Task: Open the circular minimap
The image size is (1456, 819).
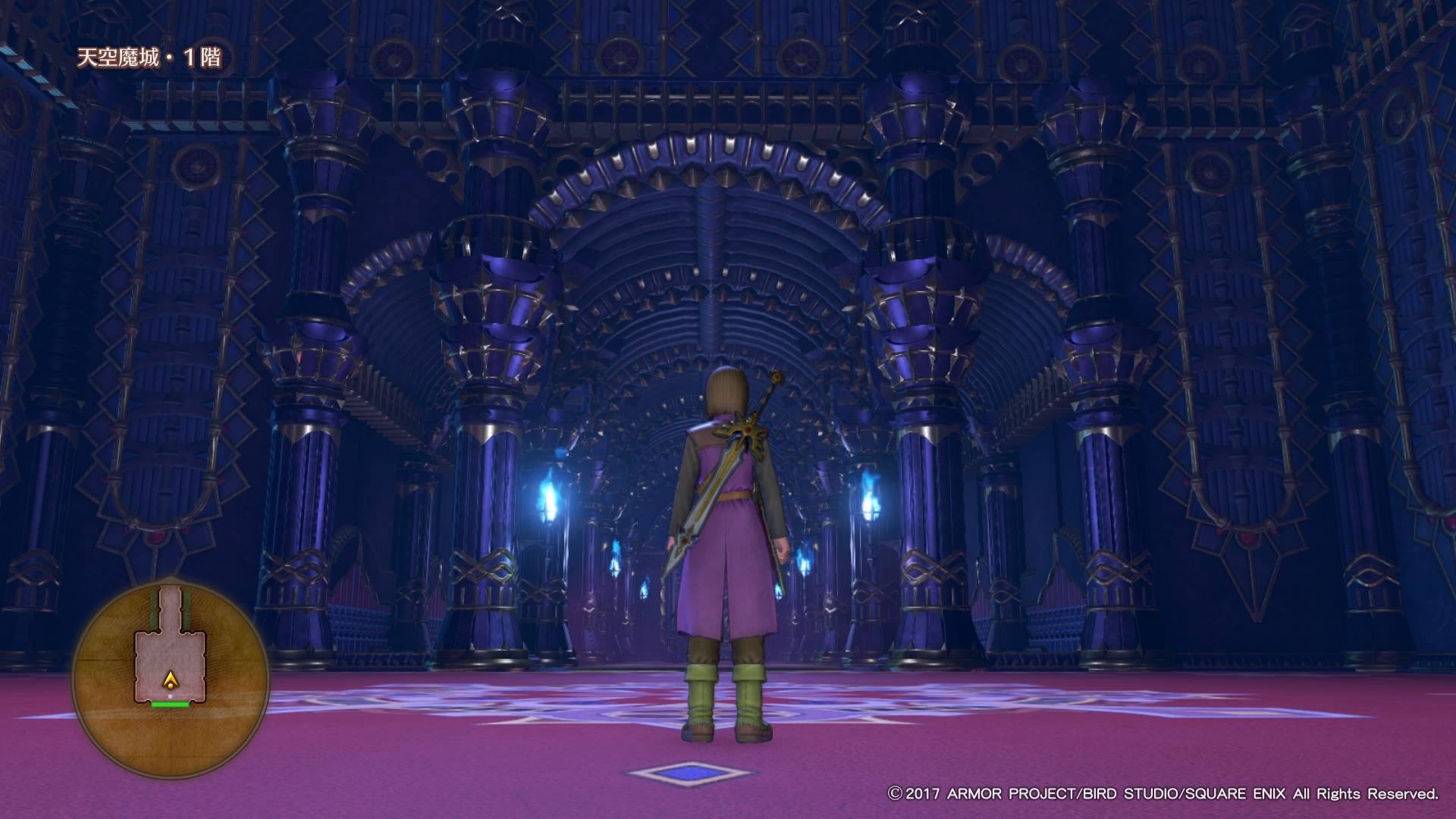Action: pyautogui.click(x=170, y=670)
